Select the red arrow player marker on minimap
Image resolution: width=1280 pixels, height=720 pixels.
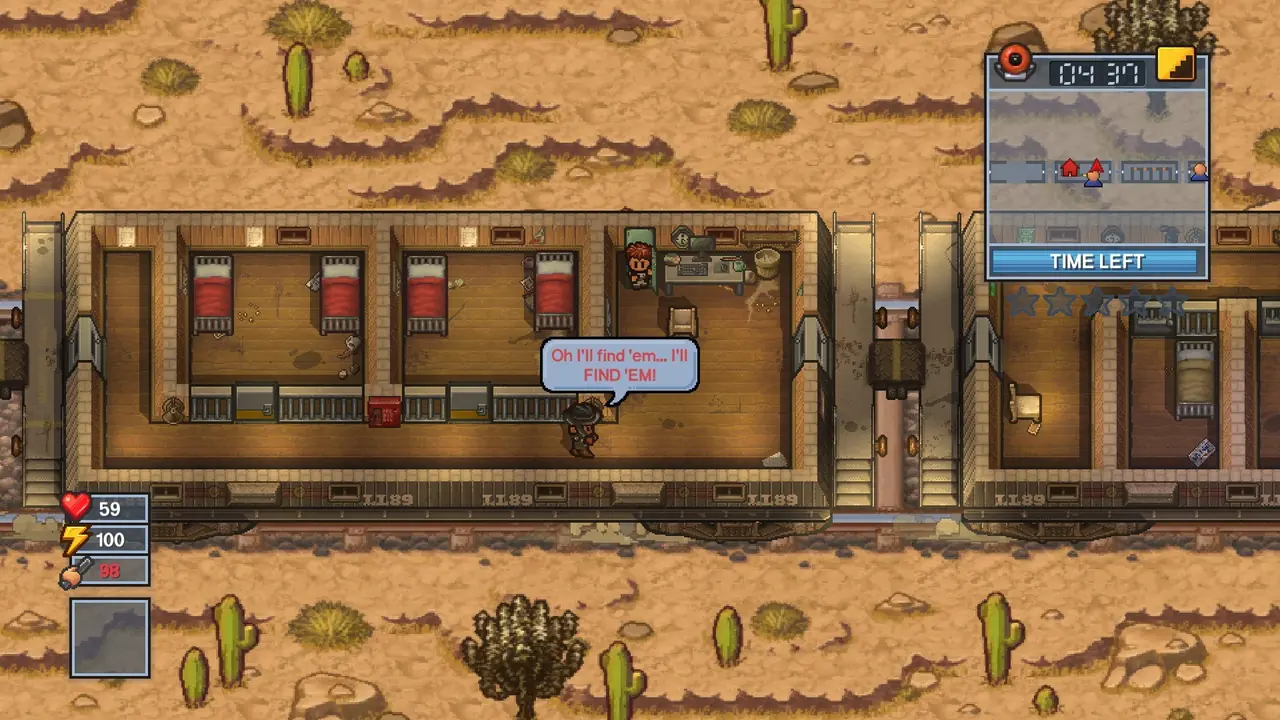[1098, 168]
